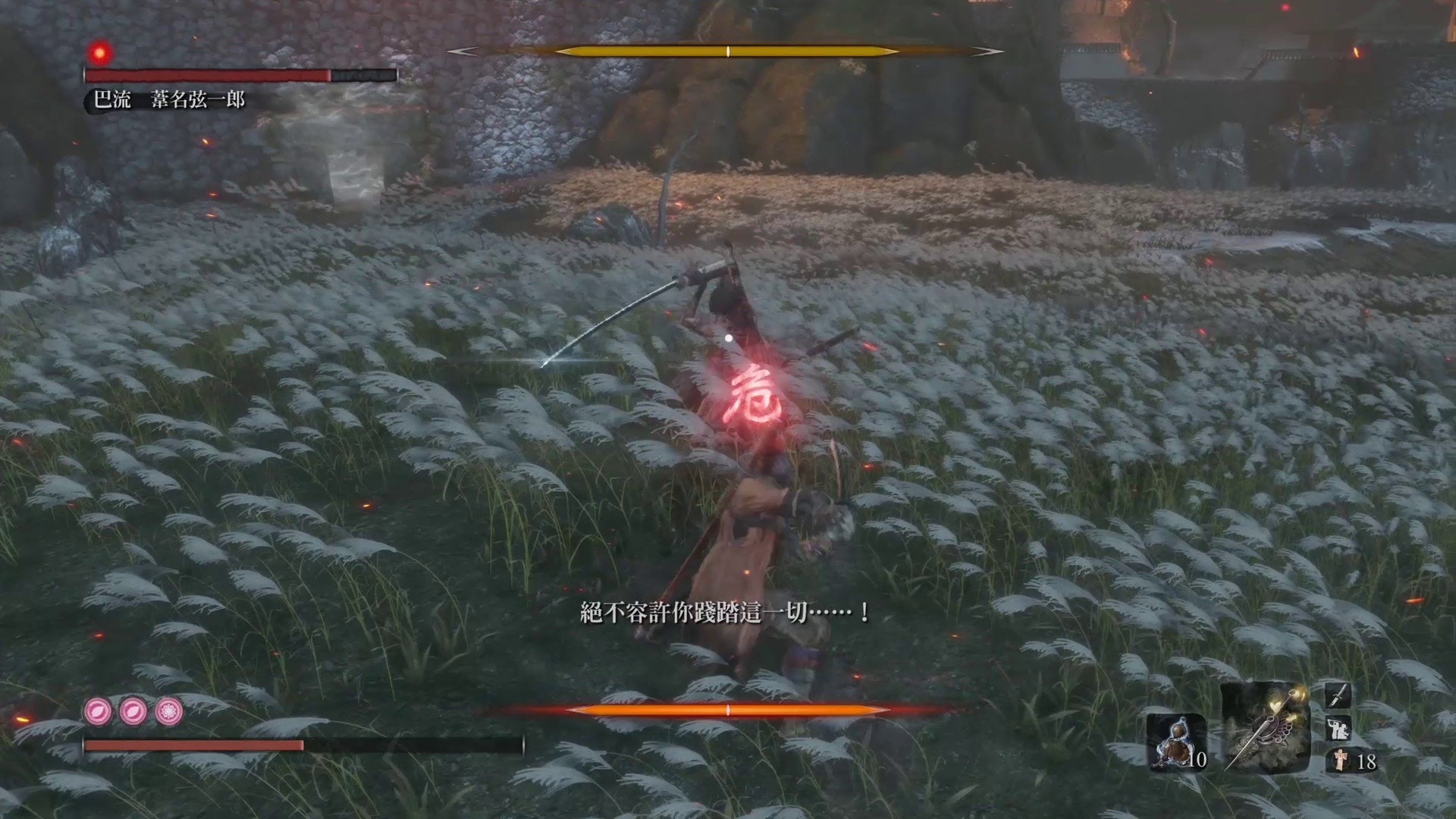Toggle the first pink resurrection charge
The height and width of the screenshot is (819, 1456).
pos(99,711)
